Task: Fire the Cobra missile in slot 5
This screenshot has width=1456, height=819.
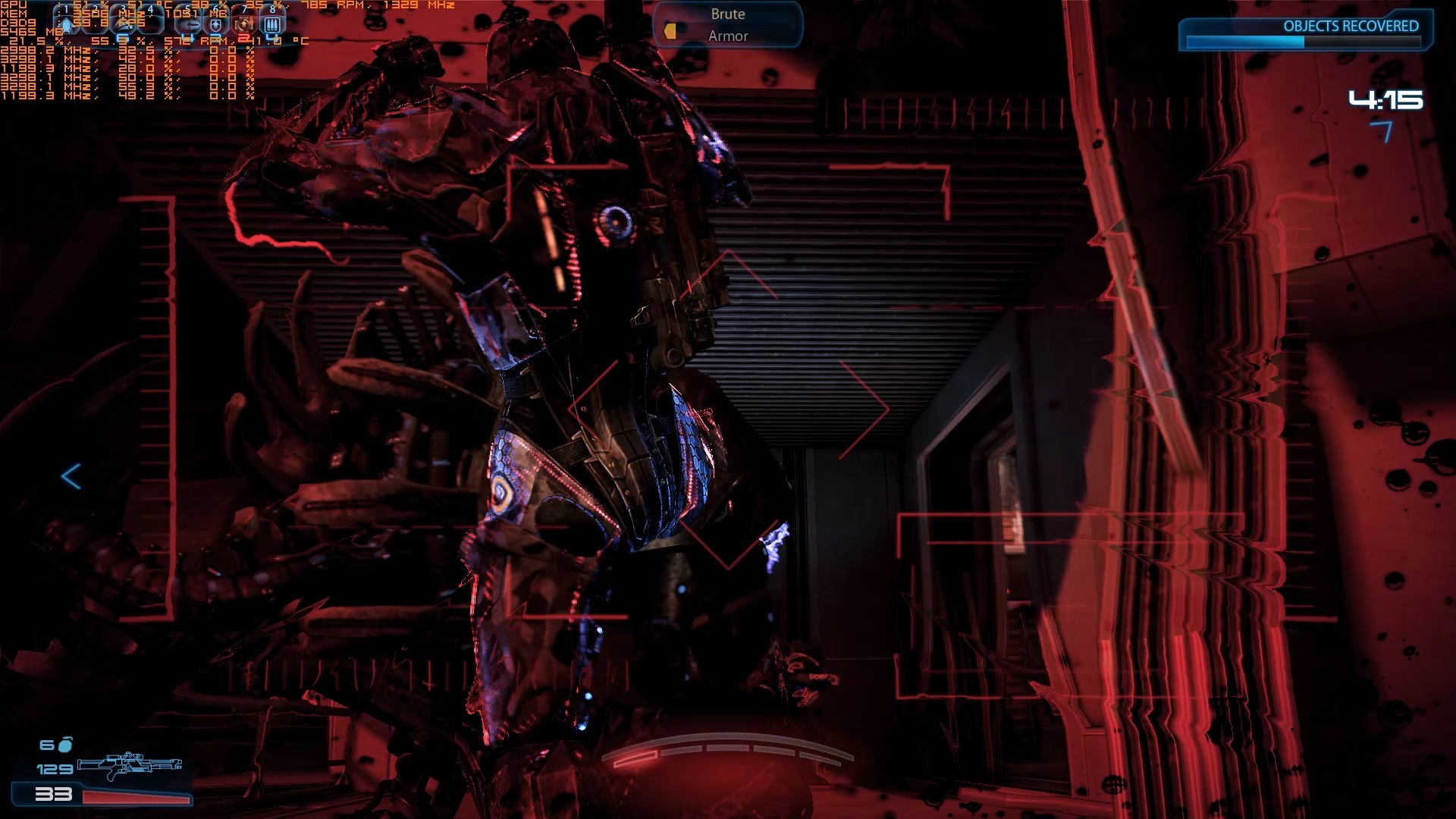Action: pyautogui.click(x=187, y=24)
